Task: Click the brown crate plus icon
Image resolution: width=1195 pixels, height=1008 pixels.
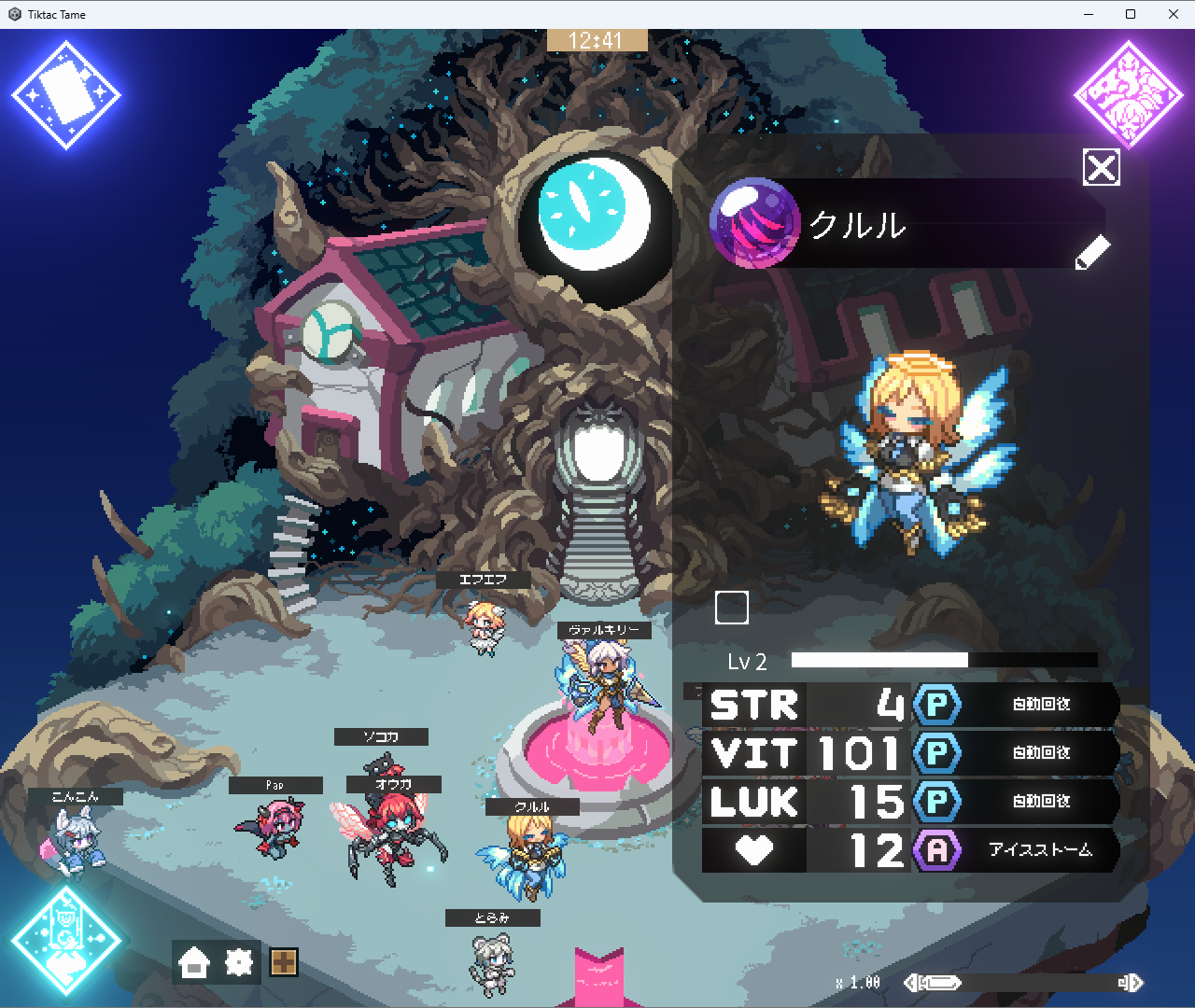Action: (284, 962)
